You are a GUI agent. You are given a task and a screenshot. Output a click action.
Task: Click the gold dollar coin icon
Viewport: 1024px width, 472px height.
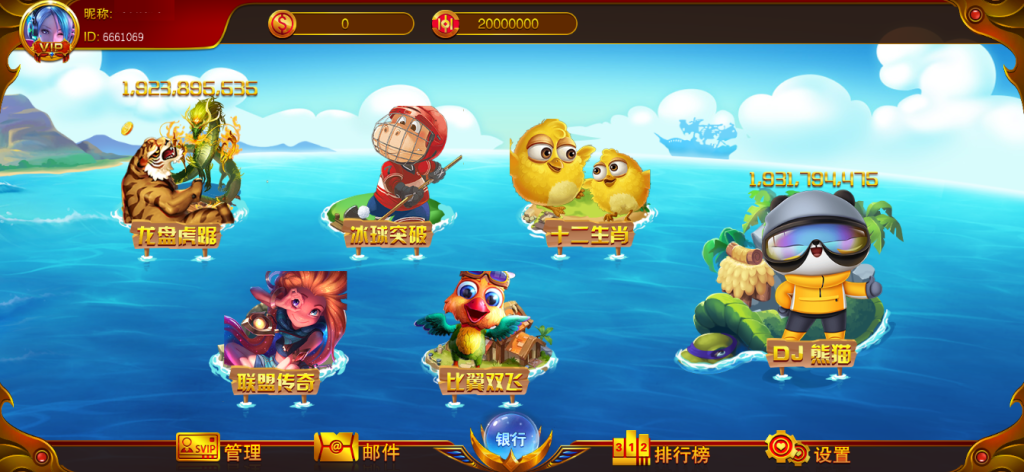(282, 24)
